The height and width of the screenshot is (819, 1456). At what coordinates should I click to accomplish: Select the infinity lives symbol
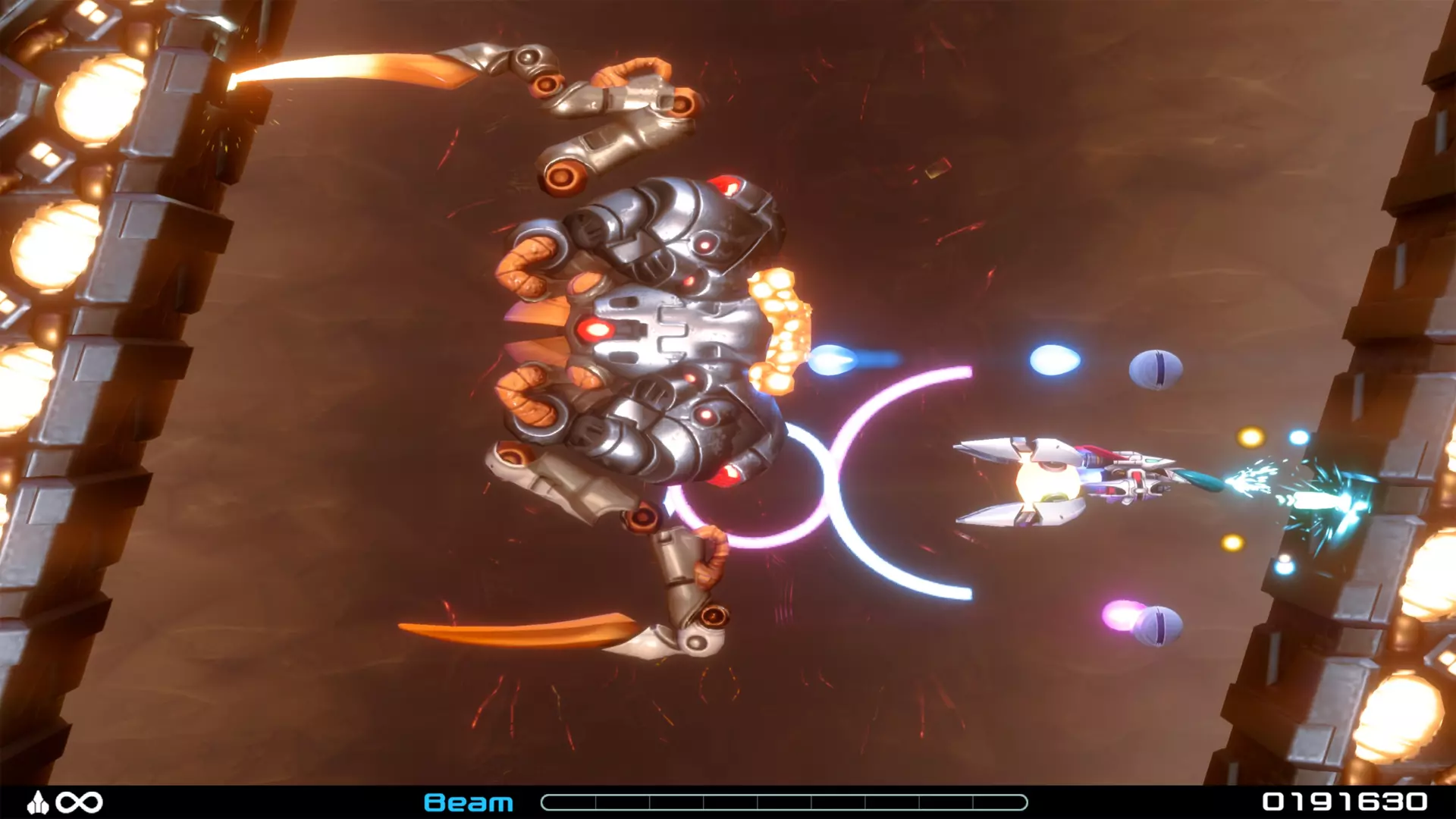coord(81,802)
